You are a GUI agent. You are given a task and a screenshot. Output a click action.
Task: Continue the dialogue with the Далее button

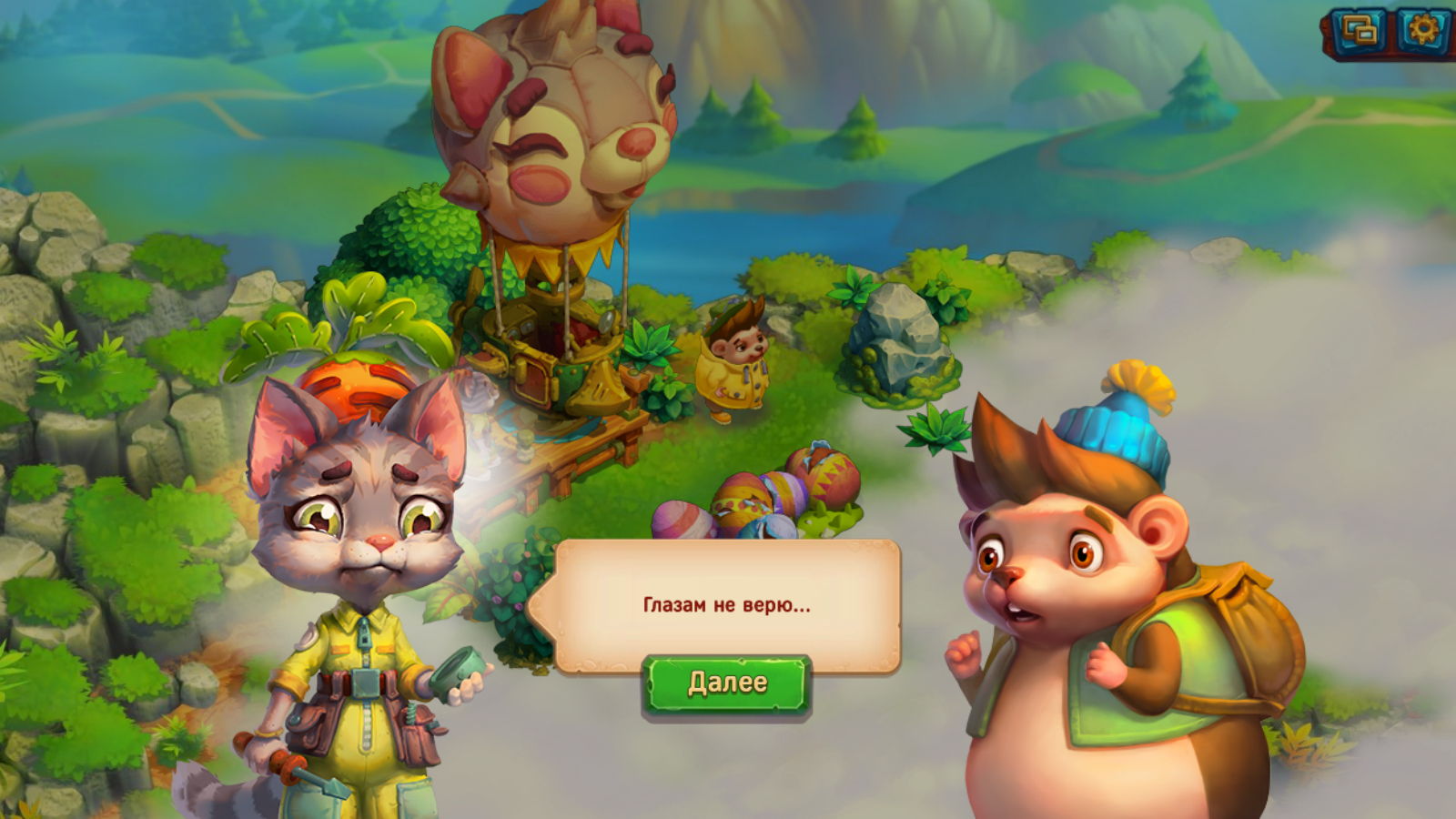click(726, 683)
